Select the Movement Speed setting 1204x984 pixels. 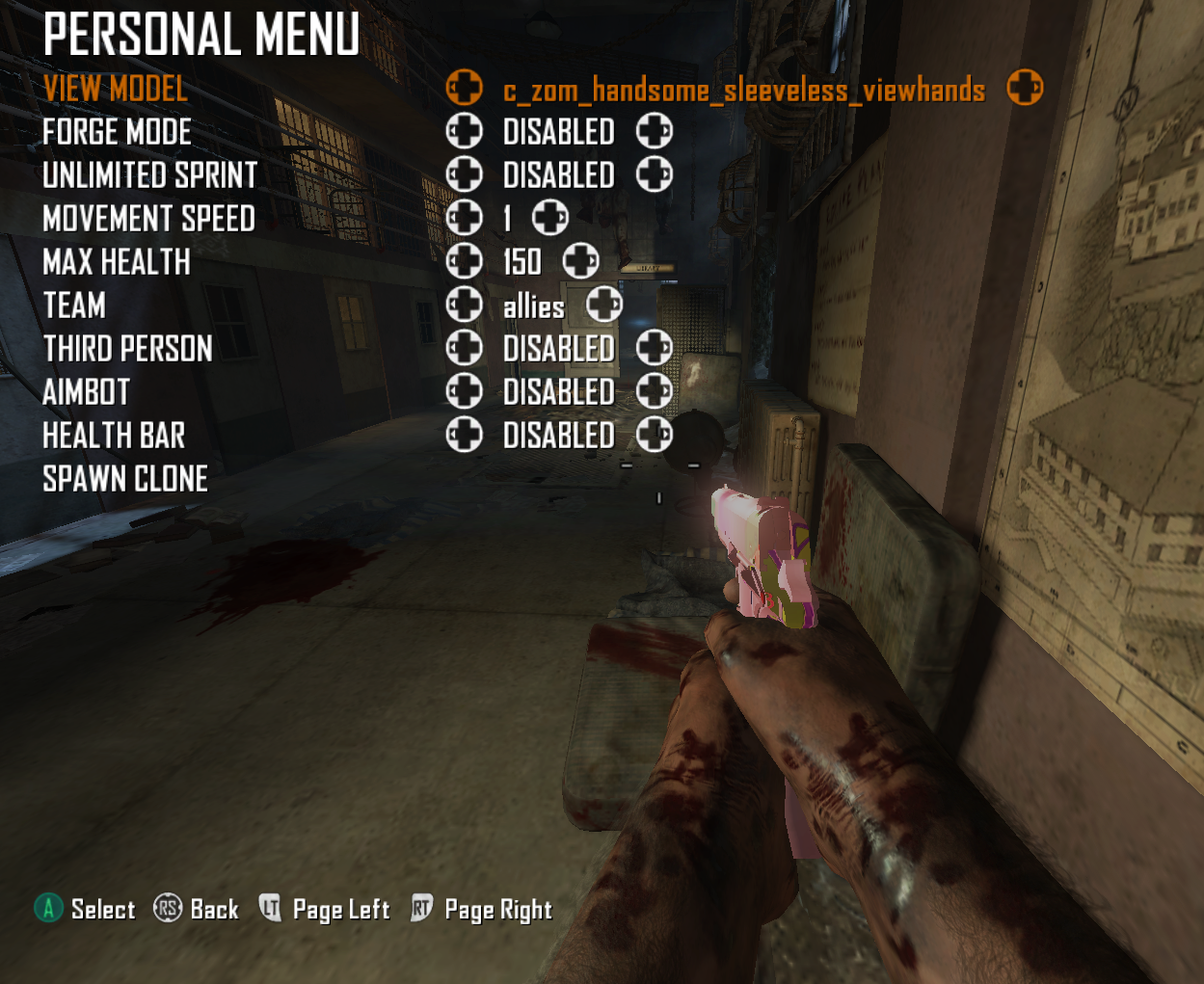[x=148, y=219]
